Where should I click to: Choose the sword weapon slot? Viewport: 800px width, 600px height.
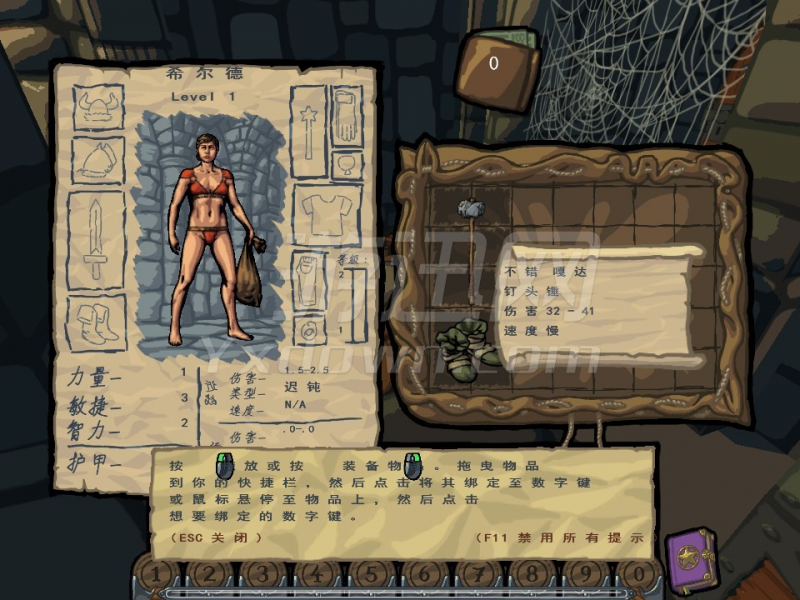click(96, 240)
